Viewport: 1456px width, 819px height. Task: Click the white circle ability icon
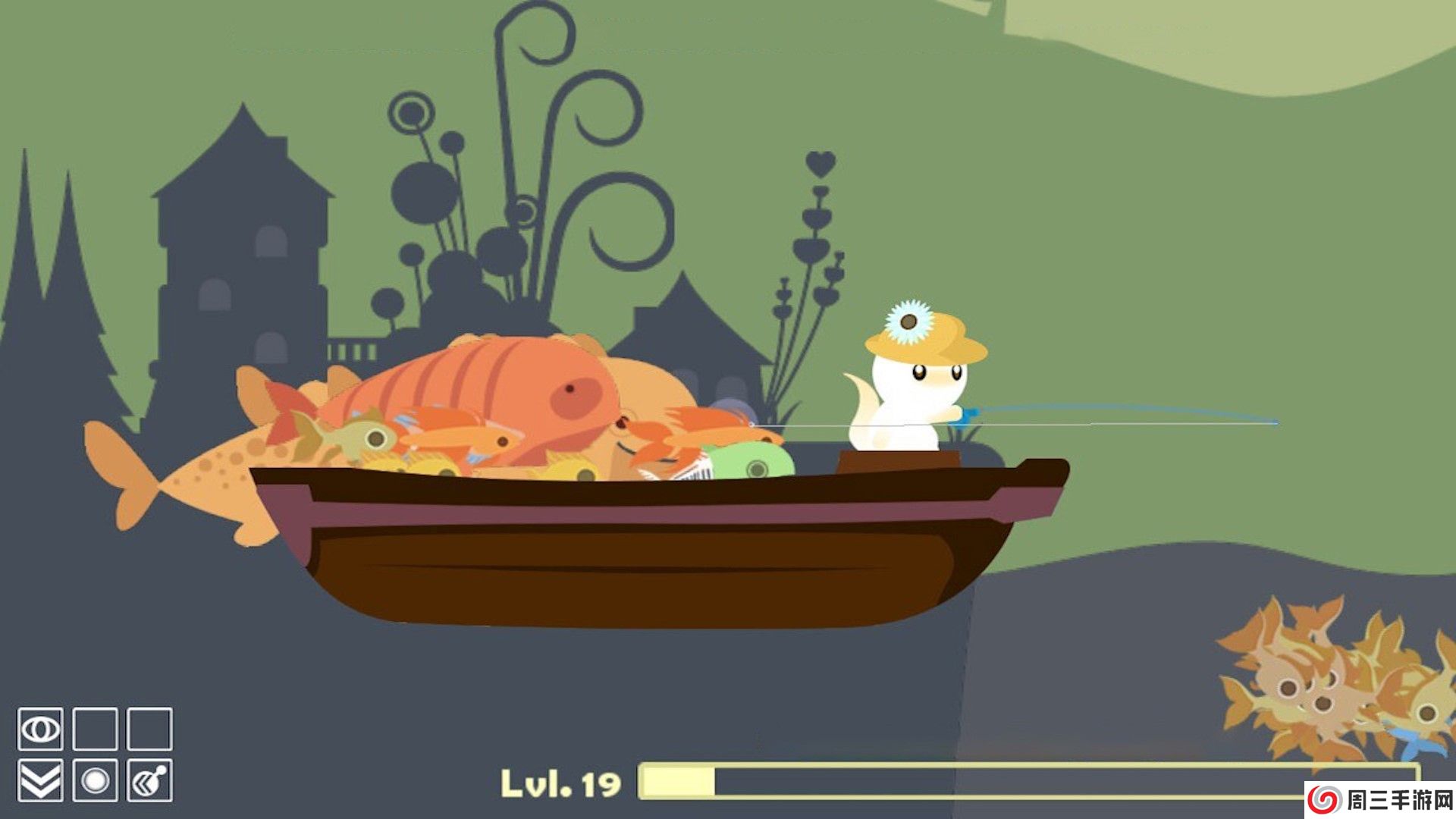tap(95, 780)
